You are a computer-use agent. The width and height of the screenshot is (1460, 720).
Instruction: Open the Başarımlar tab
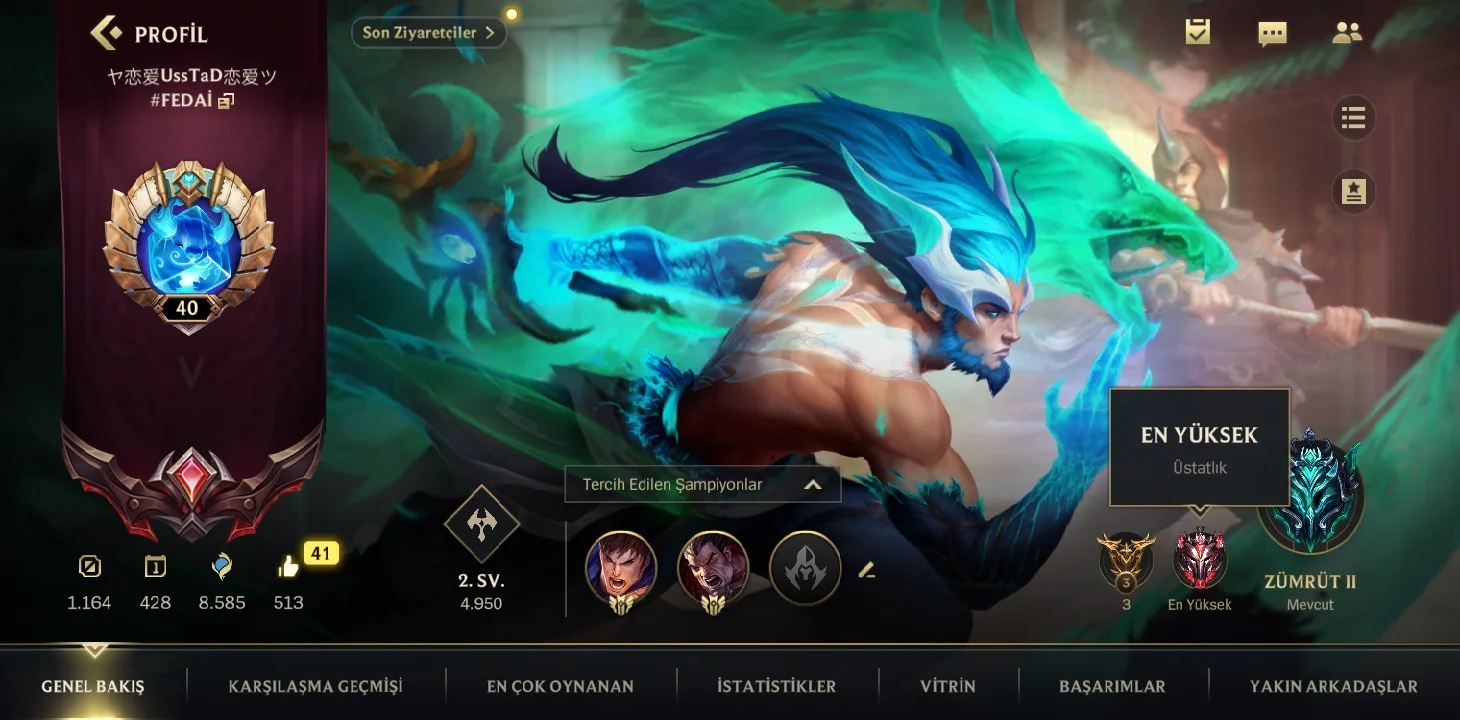pyautogui.click(x=1112, y=686)
